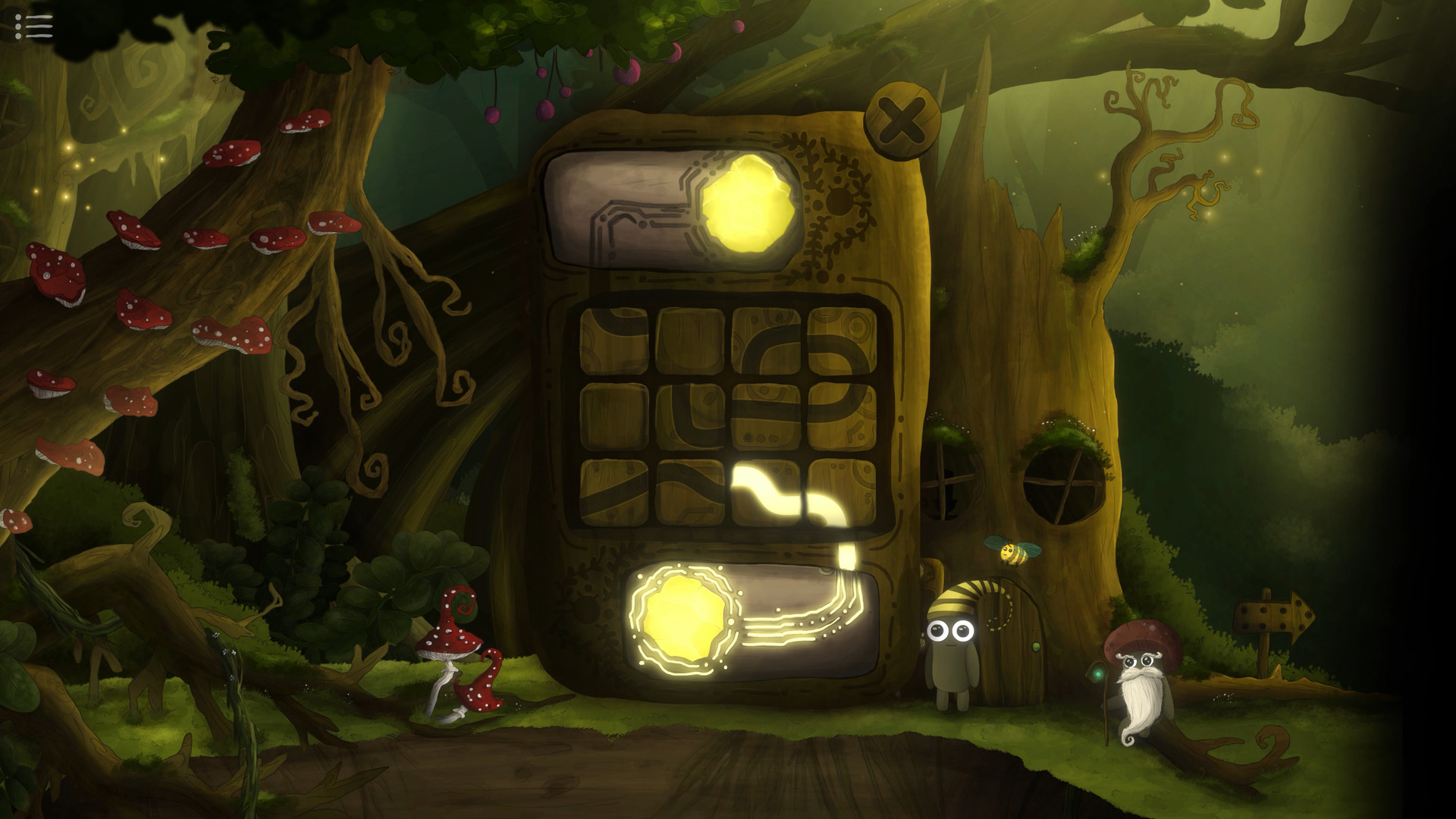1456x819 pixels.
Task: Click the glowing green gem on the wizard's staff
Action: pyautogui.click(x=1097, y=673)
